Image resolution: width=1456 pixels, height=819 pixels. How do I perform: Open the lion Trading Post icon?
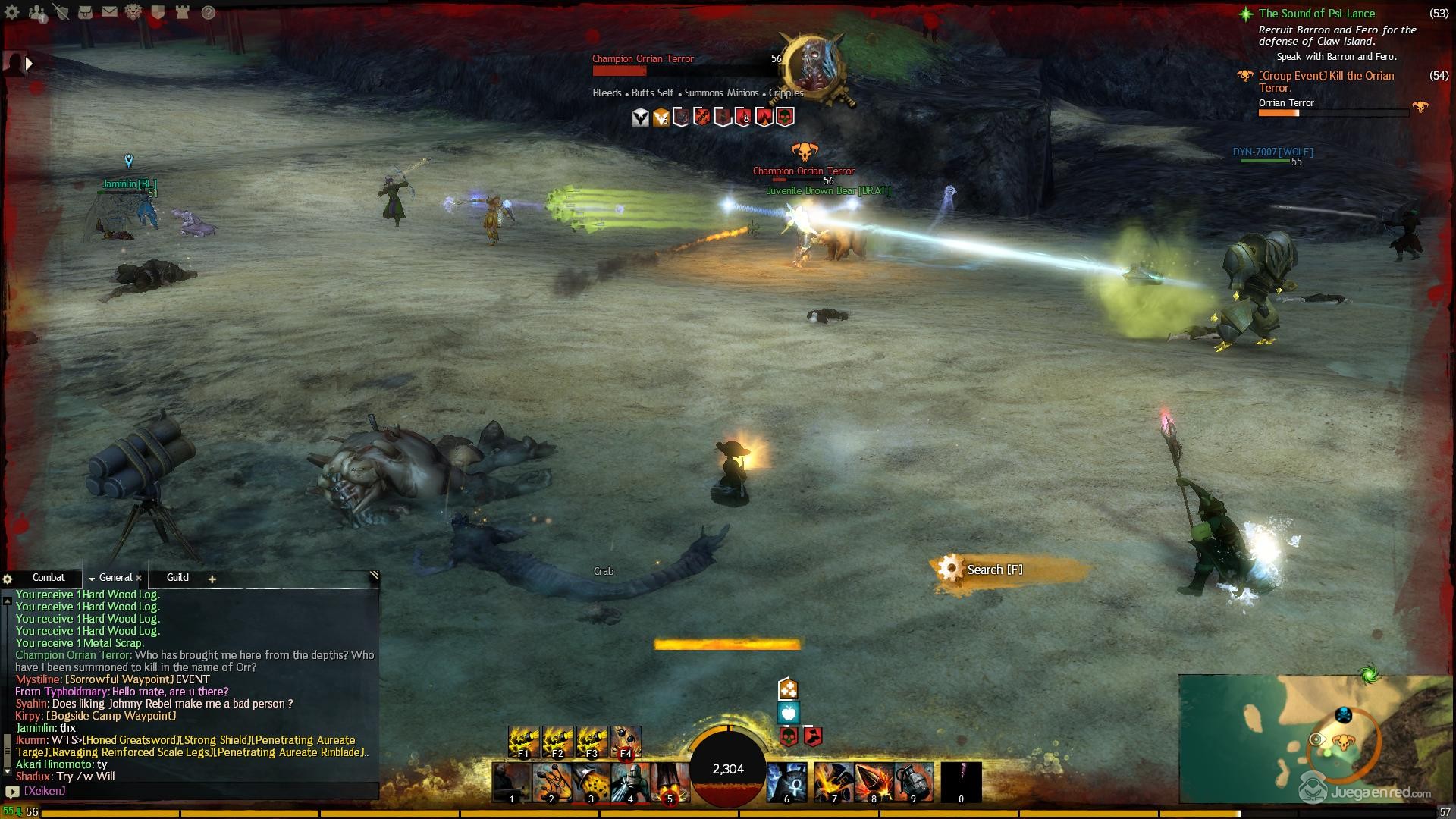point(133,12)
